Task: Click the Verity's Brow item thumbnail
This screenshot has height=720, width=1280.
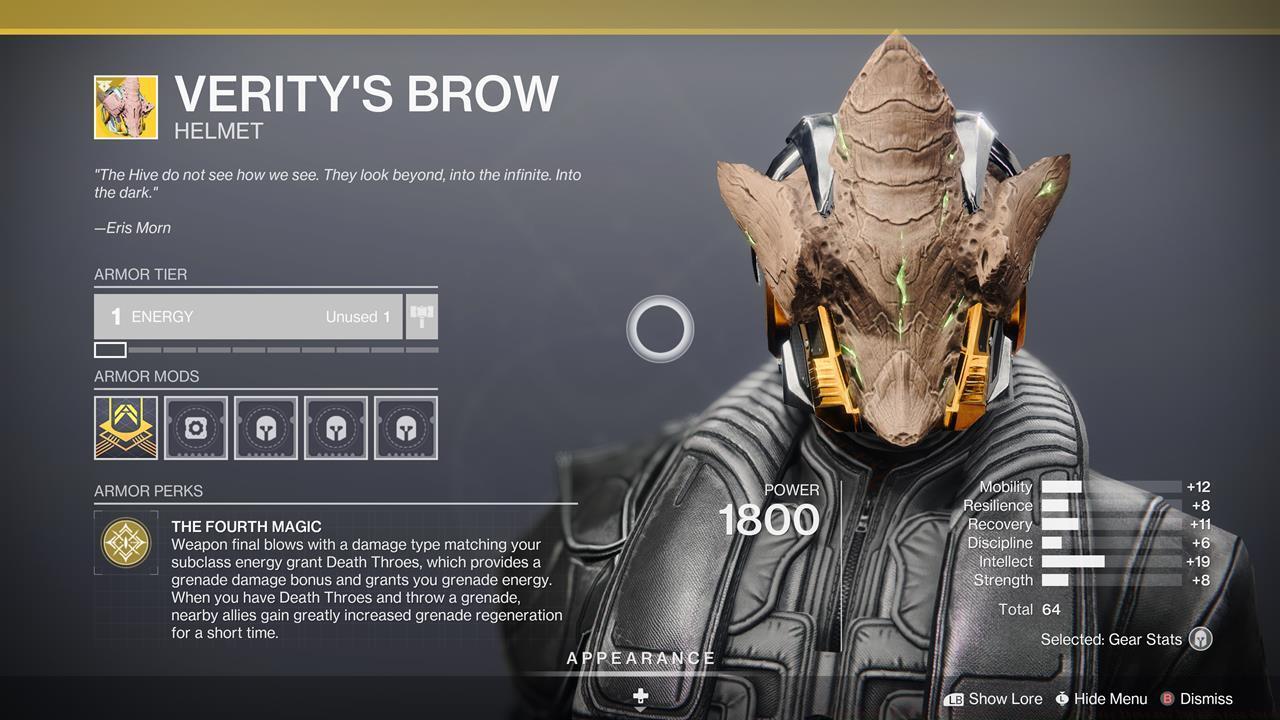Action: 126,107
